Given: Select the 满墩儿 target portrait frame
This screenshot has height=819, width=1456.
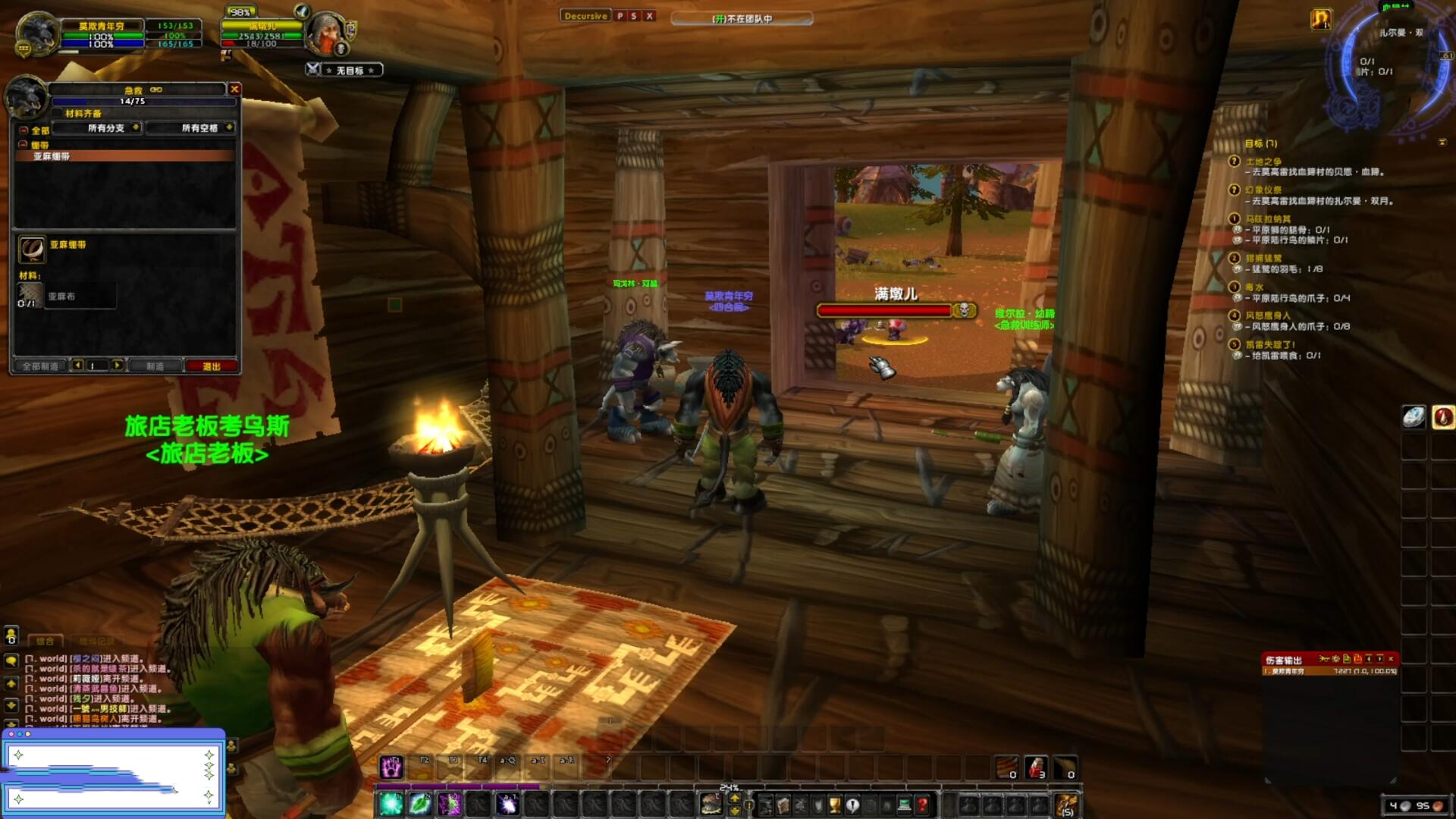Looking at the screenshot, I should point(328,32).
